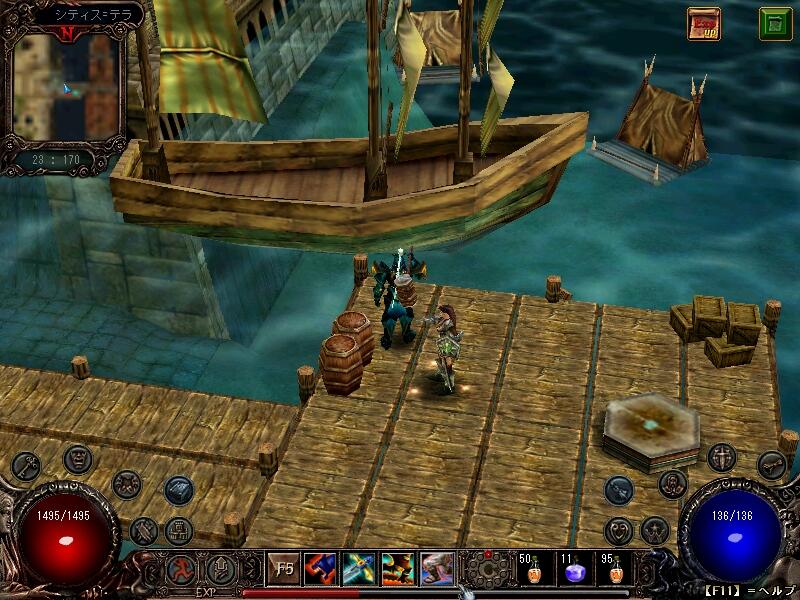Open the heart-shaped round button
The image size is (800, 600).
tap(620, 530)
